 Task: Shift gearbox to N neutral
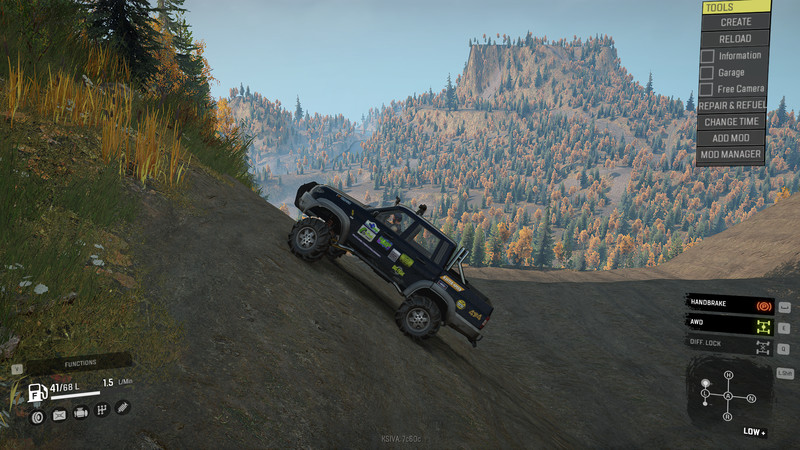(751, 398)
